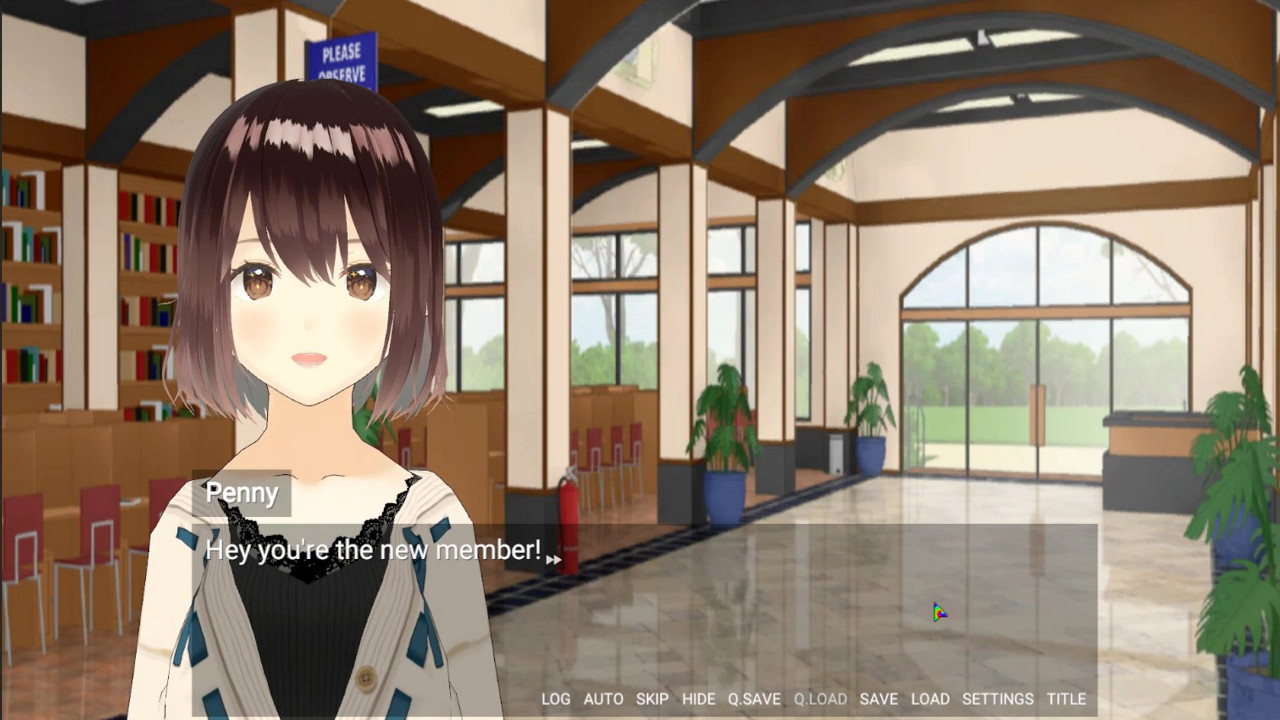
Task: Open the SETTINGS menu
Action: coord(999,699)
